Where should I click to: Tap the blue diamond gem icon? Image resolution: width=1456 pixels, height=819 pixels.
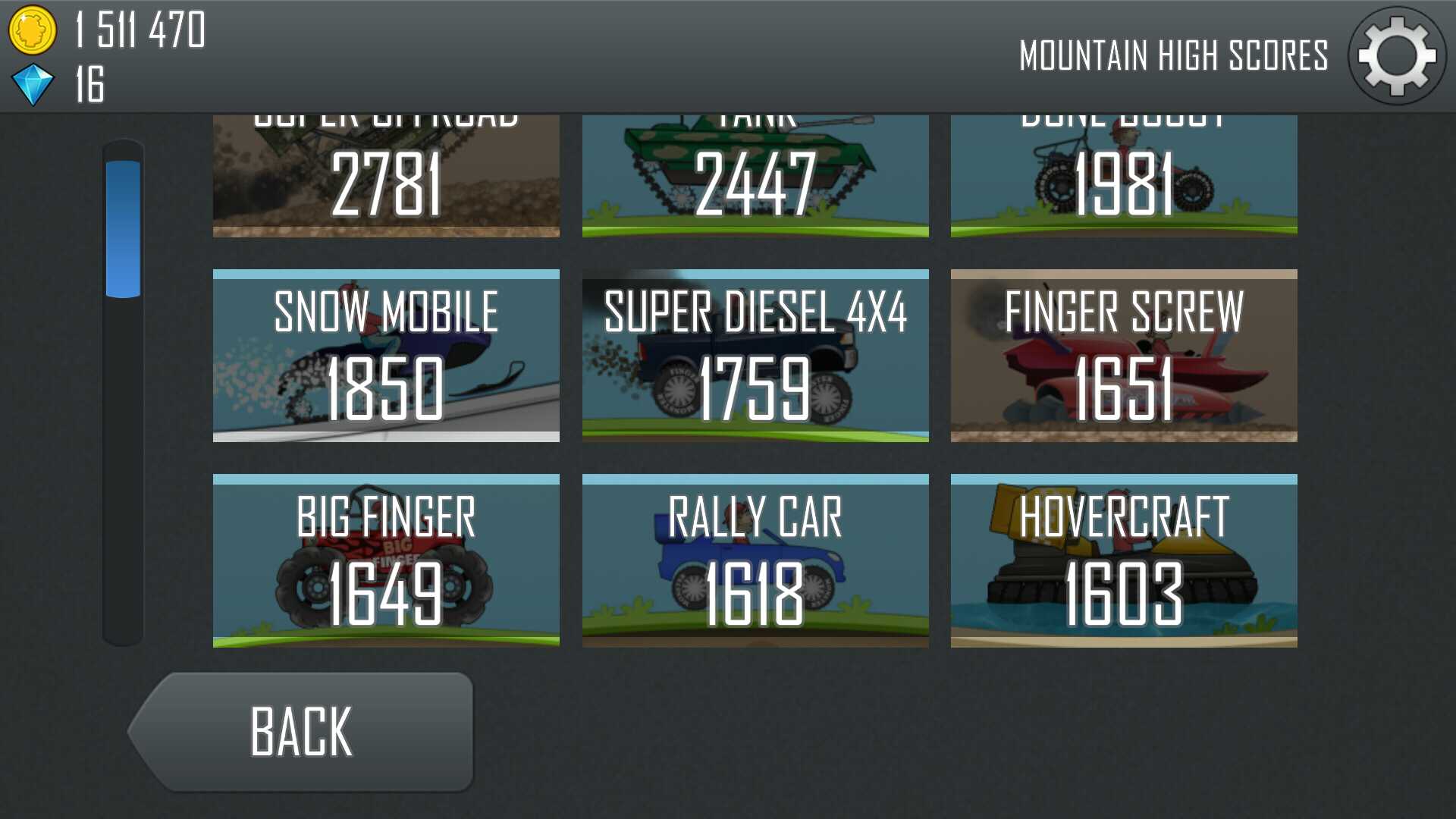click(x=33, y=84)
